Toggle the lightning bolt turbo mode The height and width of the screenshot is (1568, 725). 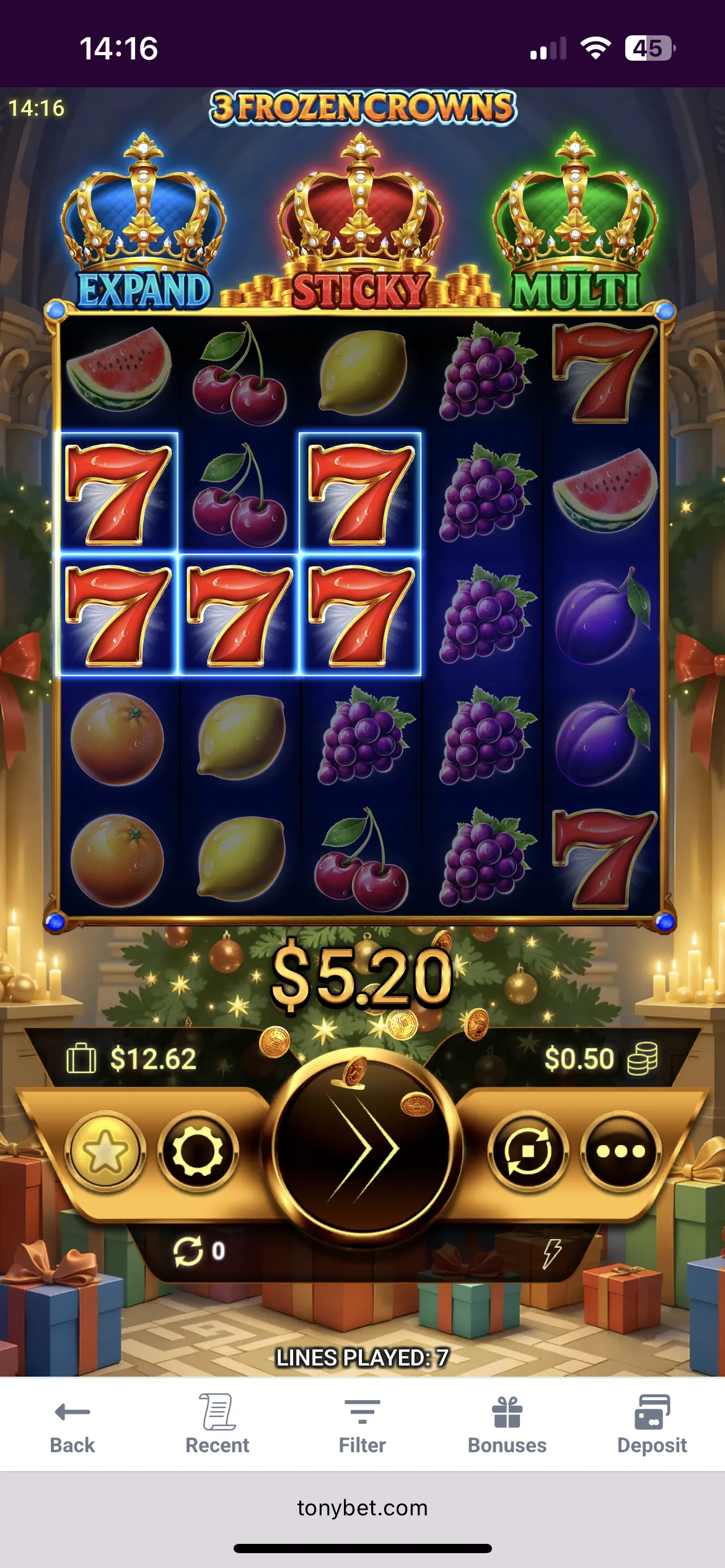point(551,1253)
